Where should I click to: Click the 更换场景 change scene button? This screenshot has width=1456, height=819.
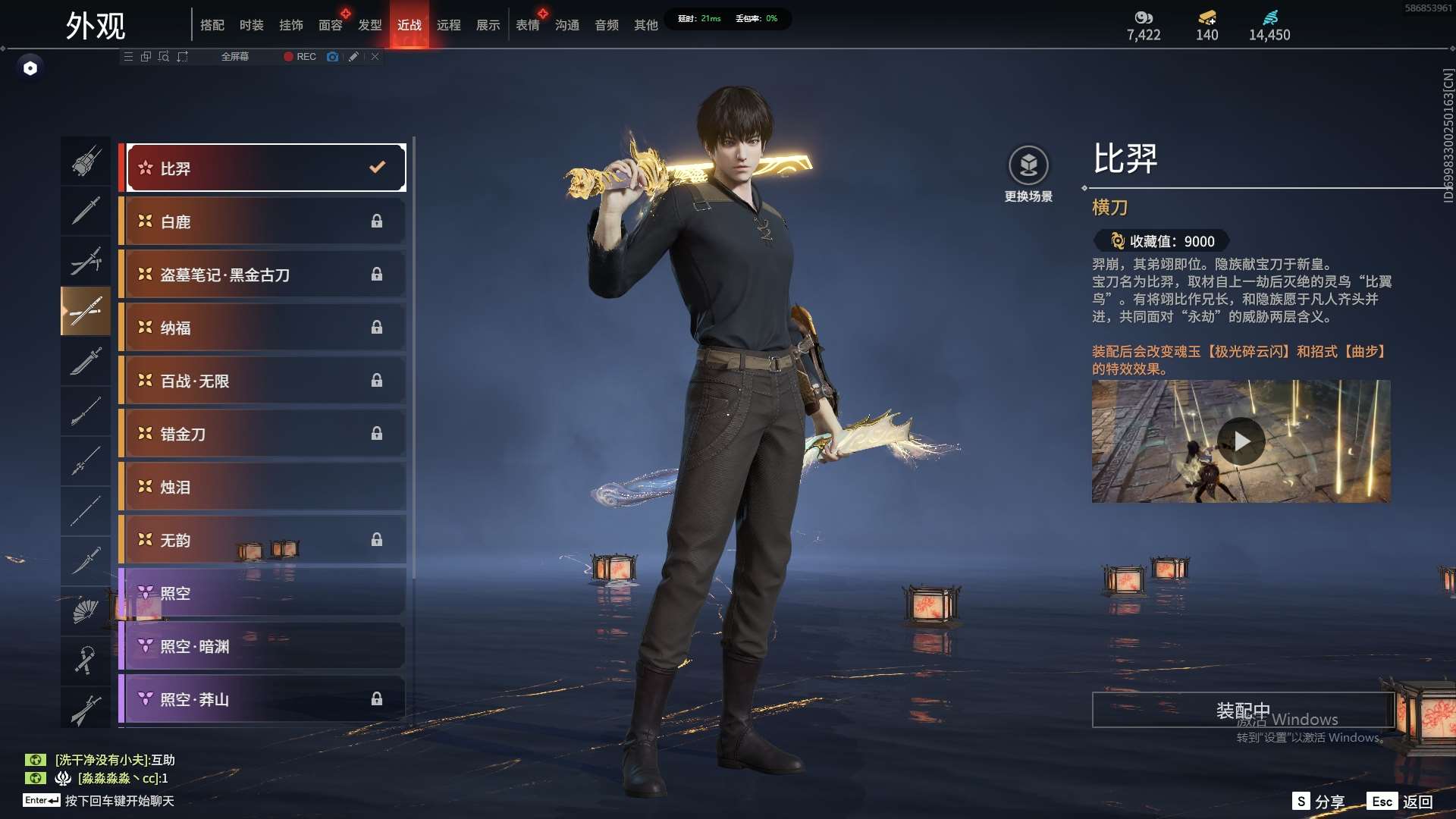coord(1028,174)
